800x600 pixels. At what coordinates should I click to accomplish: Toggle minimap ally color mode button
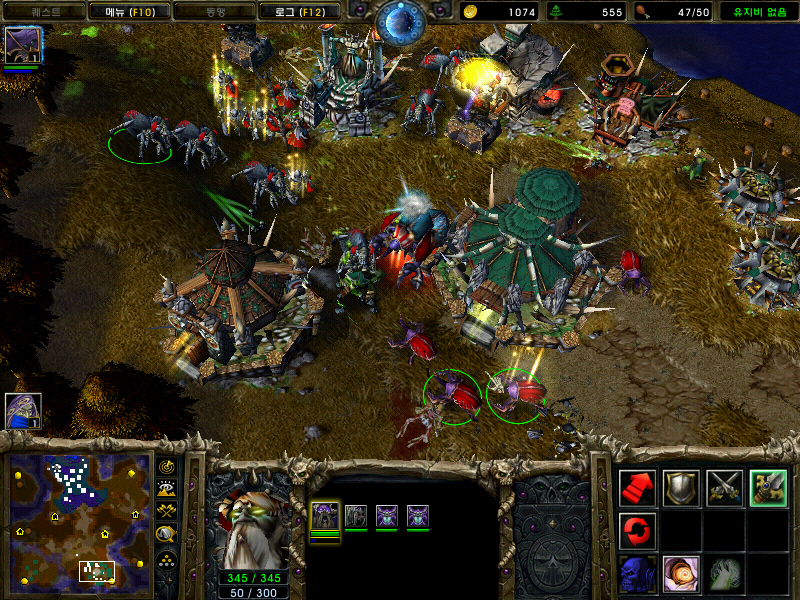coord(168,512)
